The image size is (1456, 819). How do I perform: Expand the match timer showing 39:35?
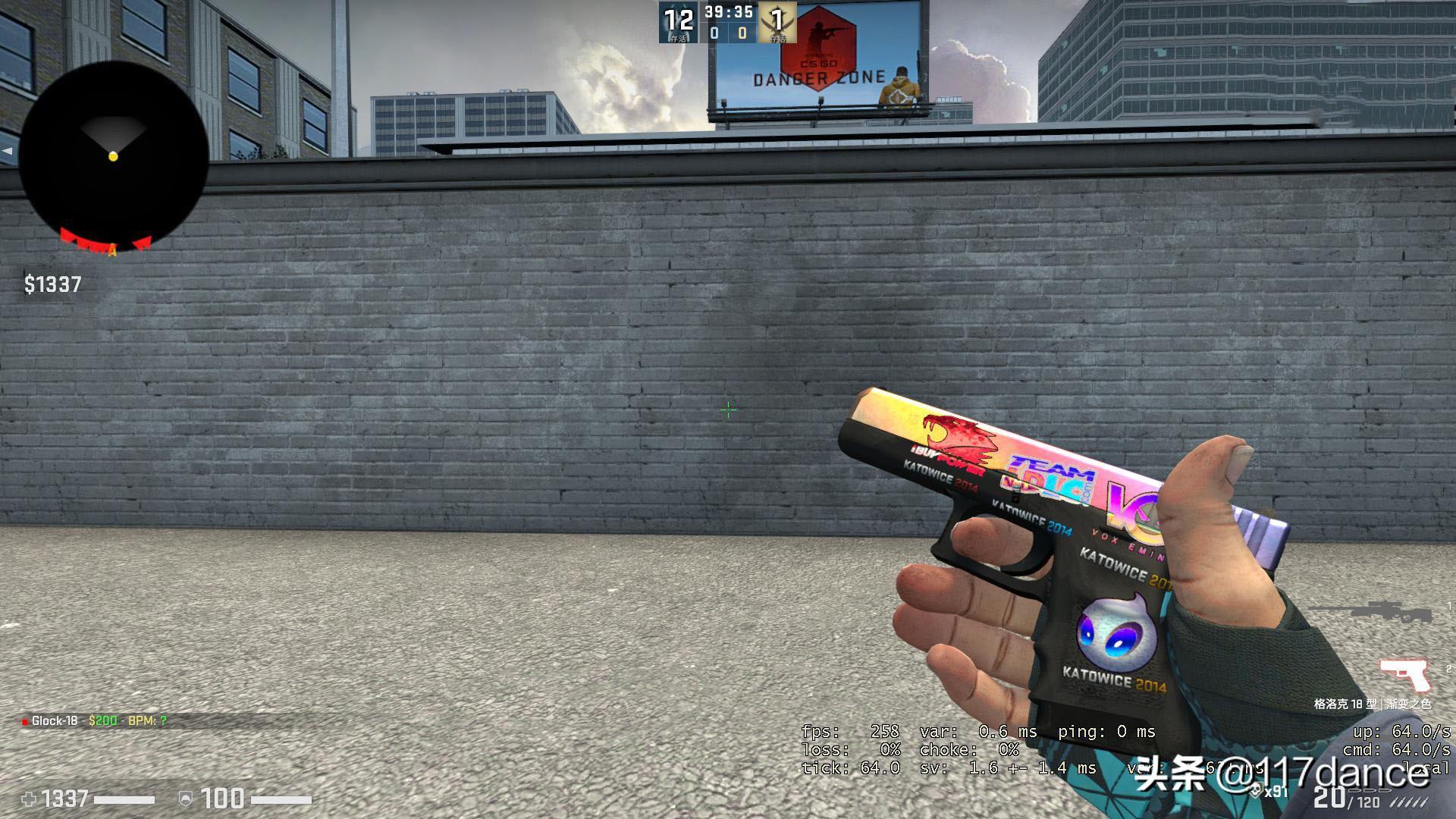tap(726, 12)
